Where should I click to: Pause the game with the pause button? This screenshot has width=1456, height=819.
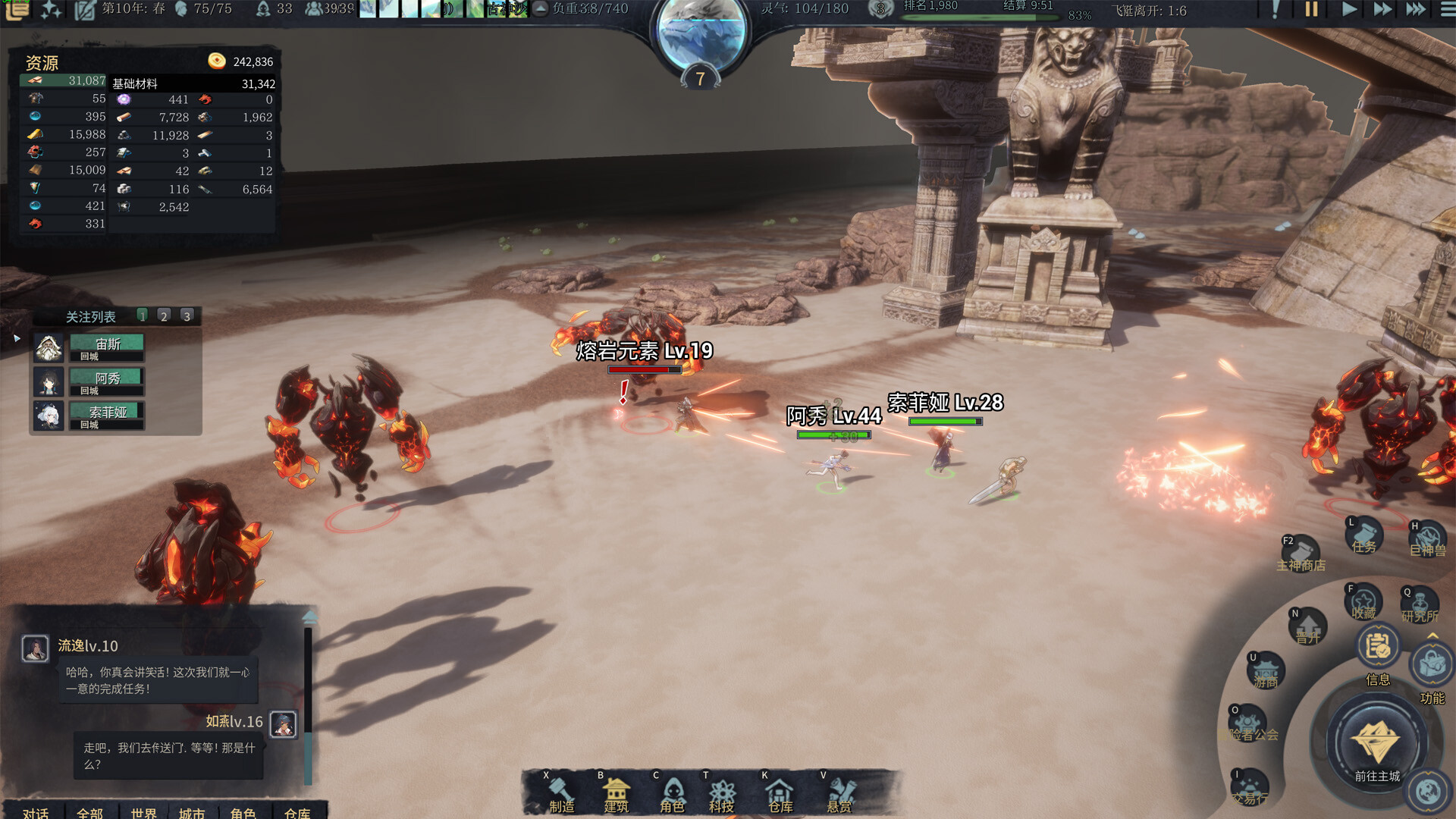coord(1311,9)
